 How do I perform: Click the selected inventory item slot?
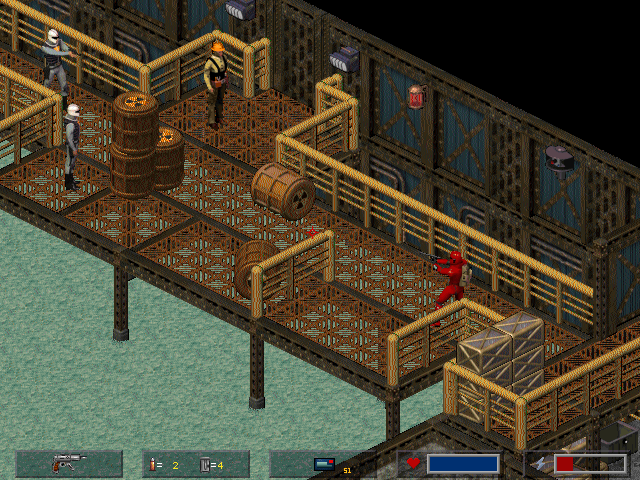click(322, 463)
